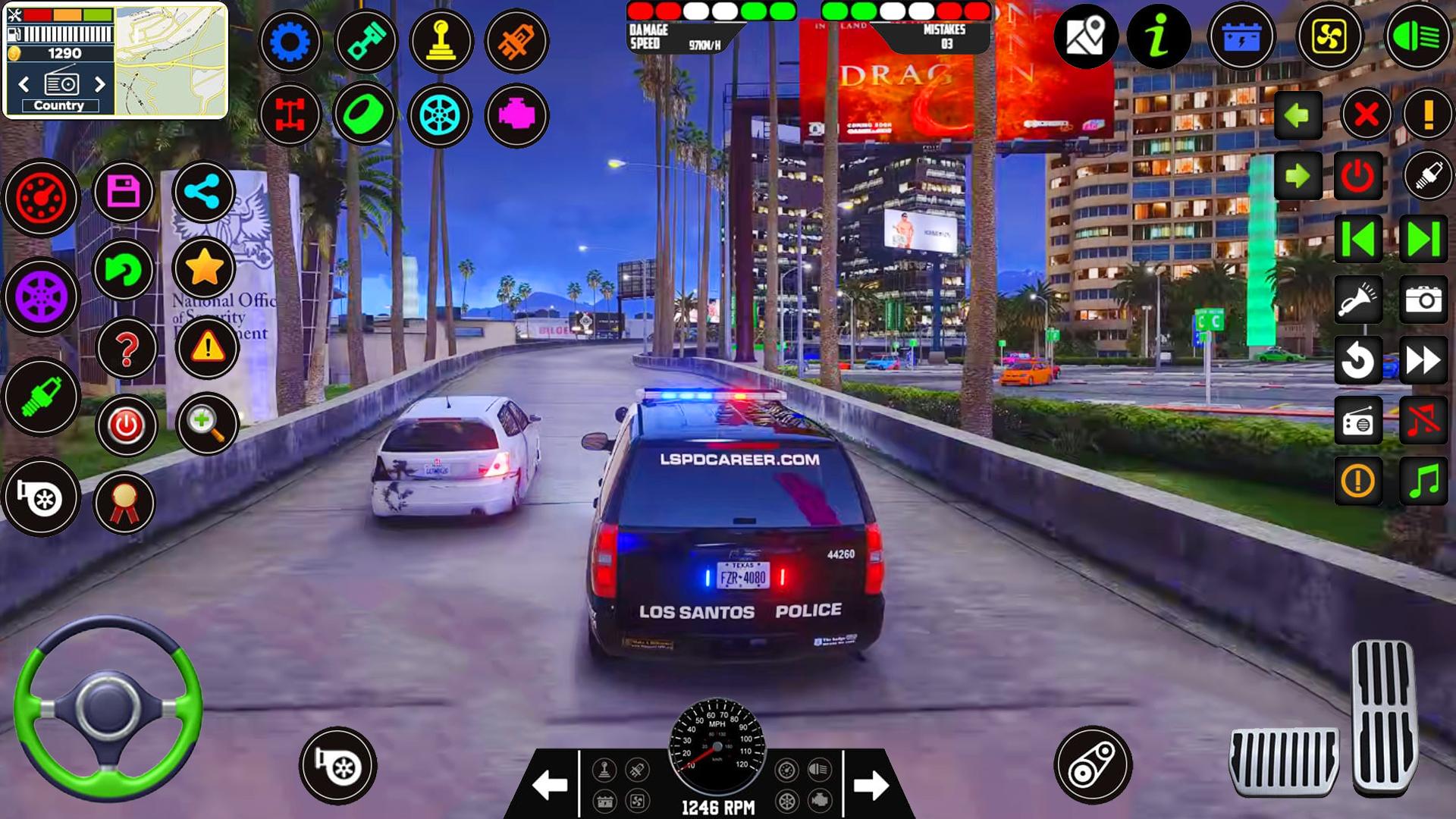Screen dimensions: 1456x819
Task: Open the yellow gear shifter icon
Action: pos(442,42)
